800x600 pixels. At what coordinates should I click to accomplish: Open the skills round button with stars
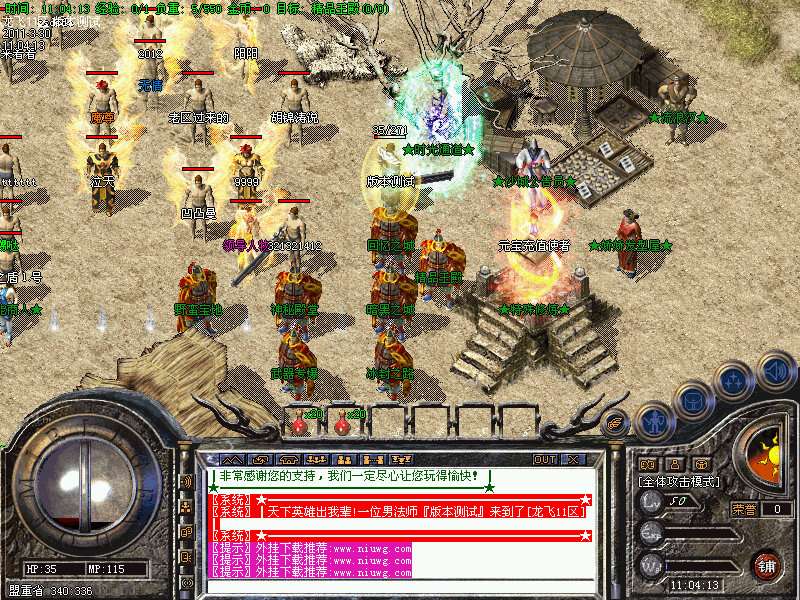tap(734, 382)
